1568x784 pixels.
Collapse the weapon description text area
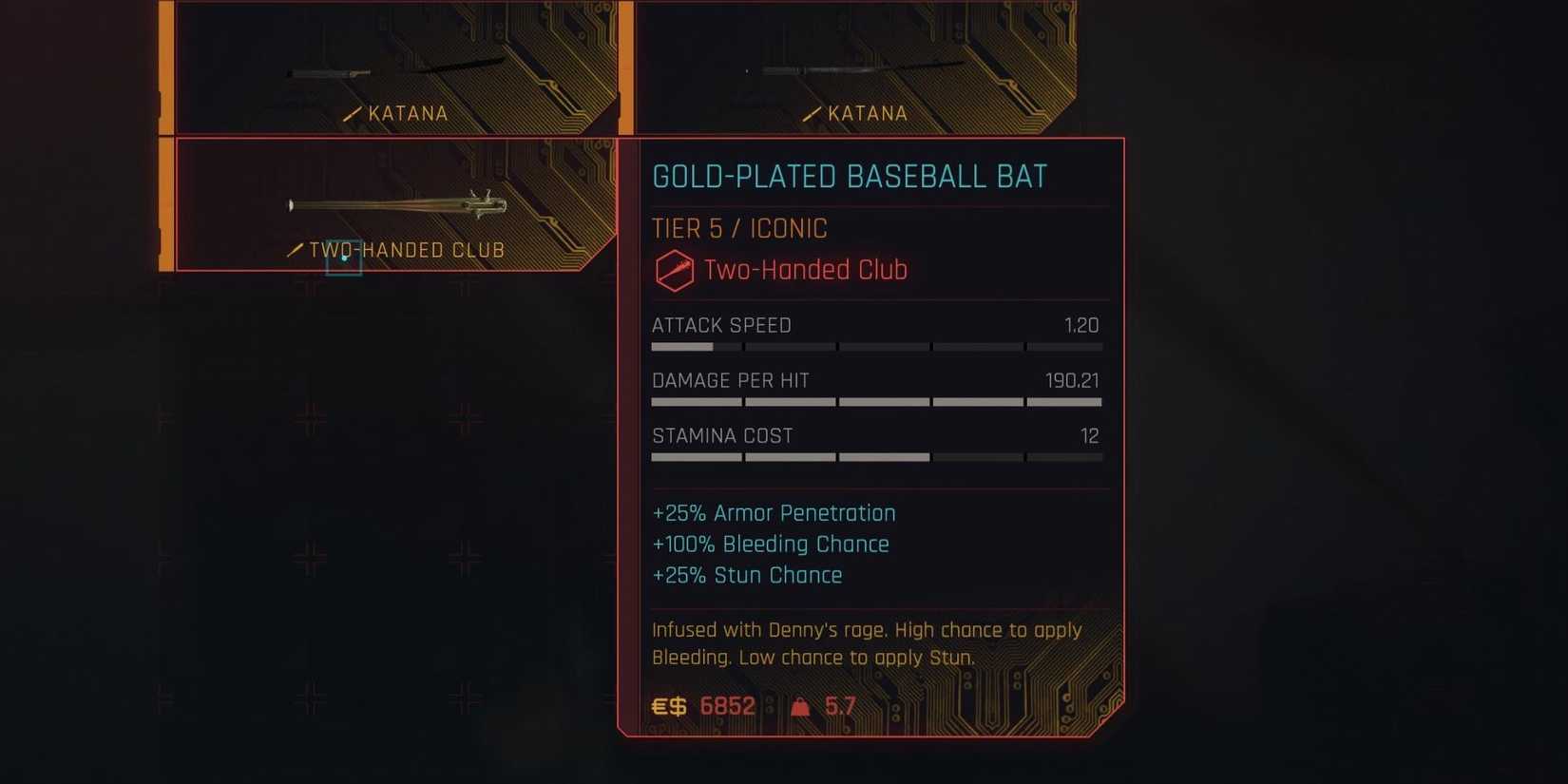pos(867,643)
